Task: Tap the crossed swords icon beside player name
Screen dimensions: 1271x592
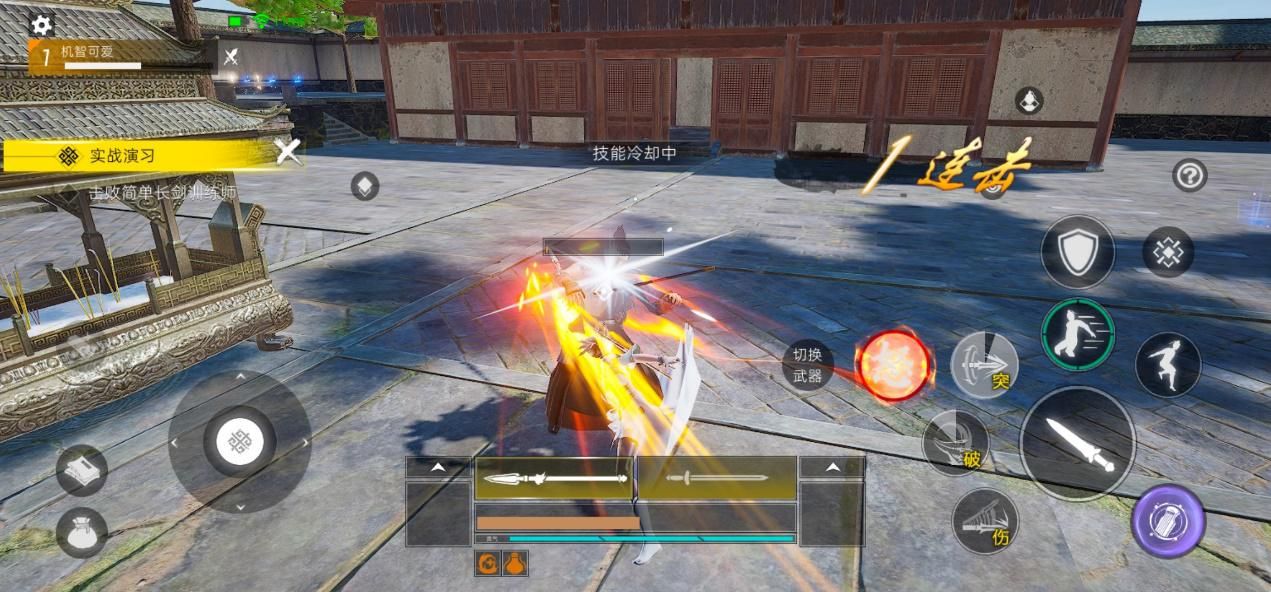Action: click(231, 57)
